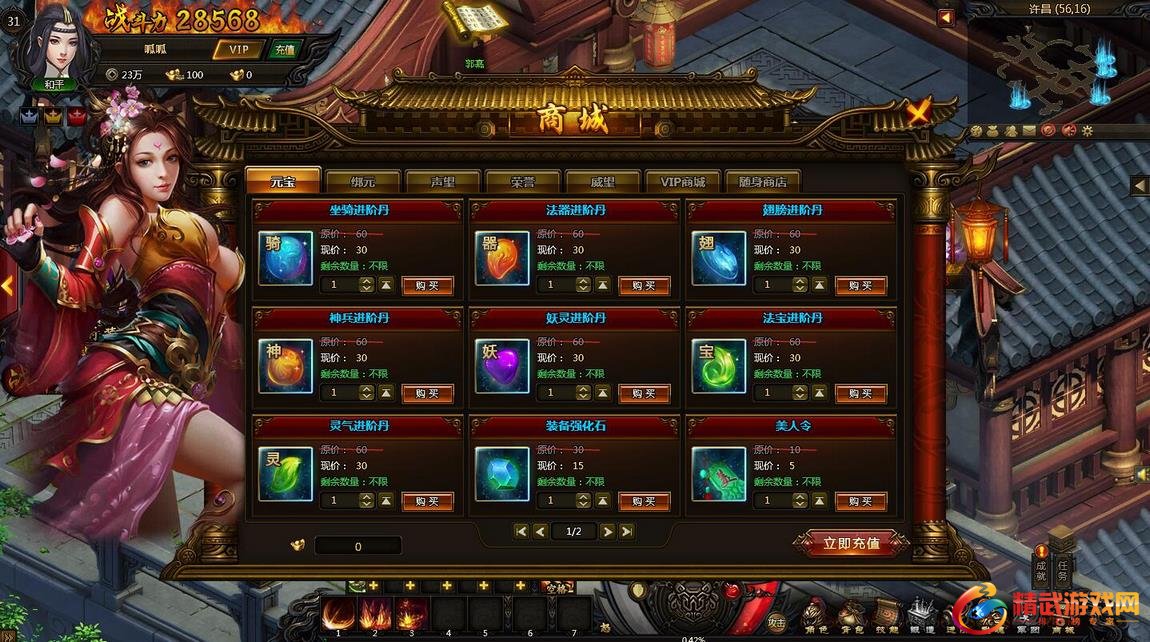Open the 声望 shop tab
This screenshot has width=1150, height=642.
click(443, 182)
